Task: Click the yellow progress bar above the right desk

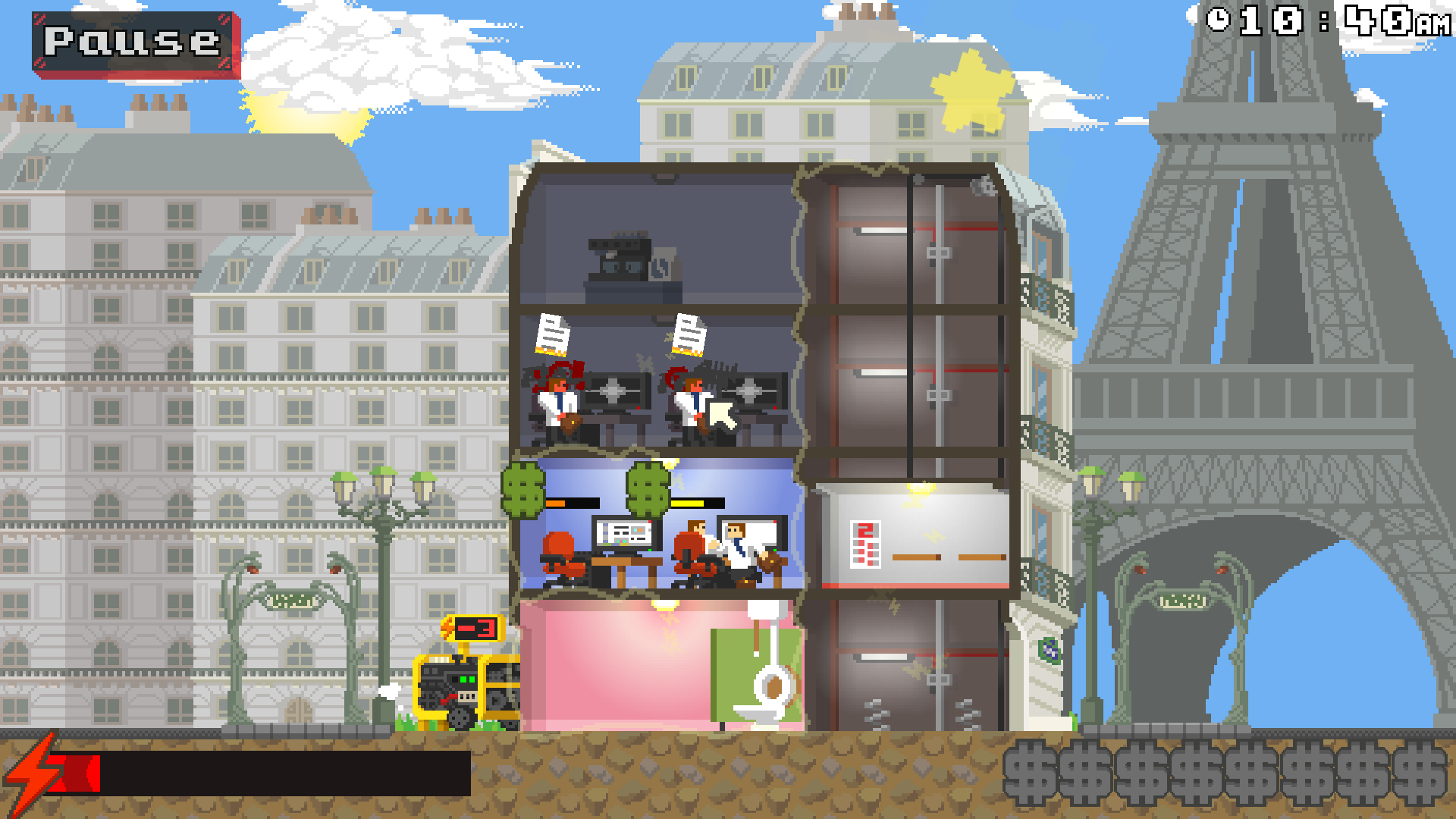Action: tap(698, 501)
